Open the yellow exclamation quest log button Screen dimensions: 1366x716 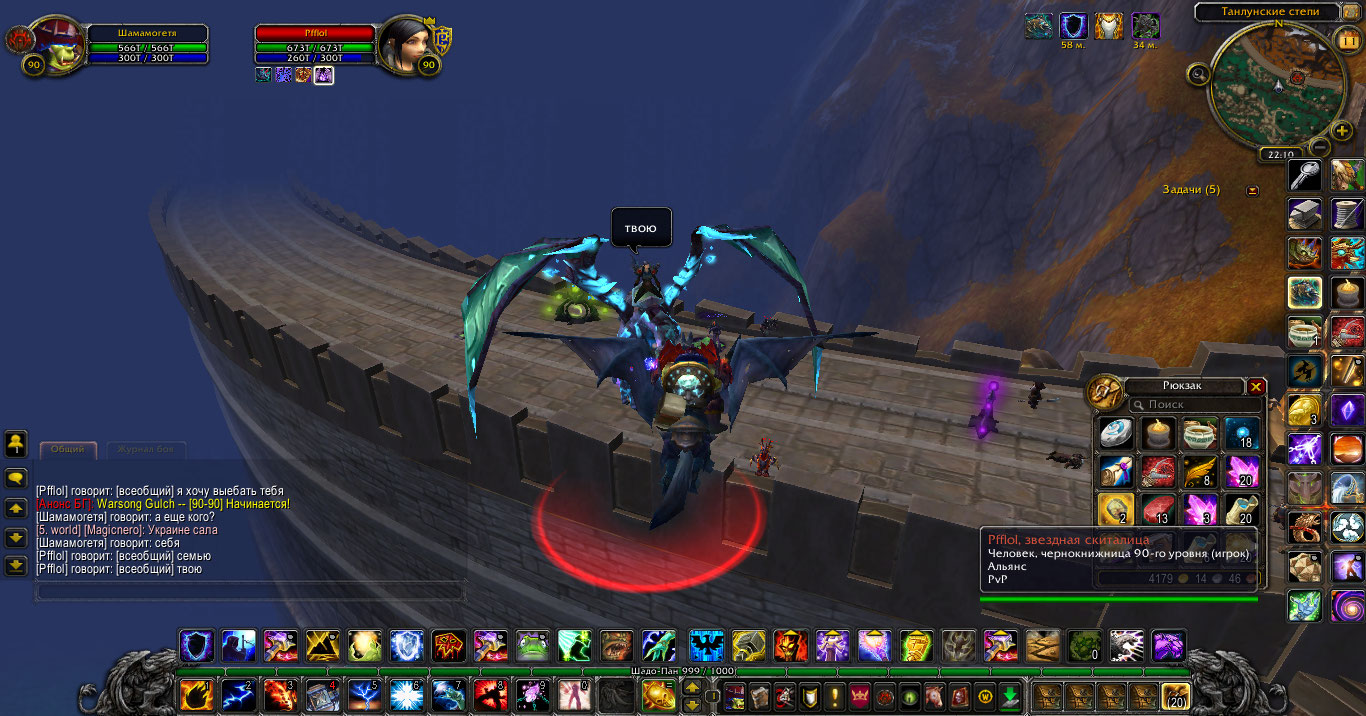[834, 696]
